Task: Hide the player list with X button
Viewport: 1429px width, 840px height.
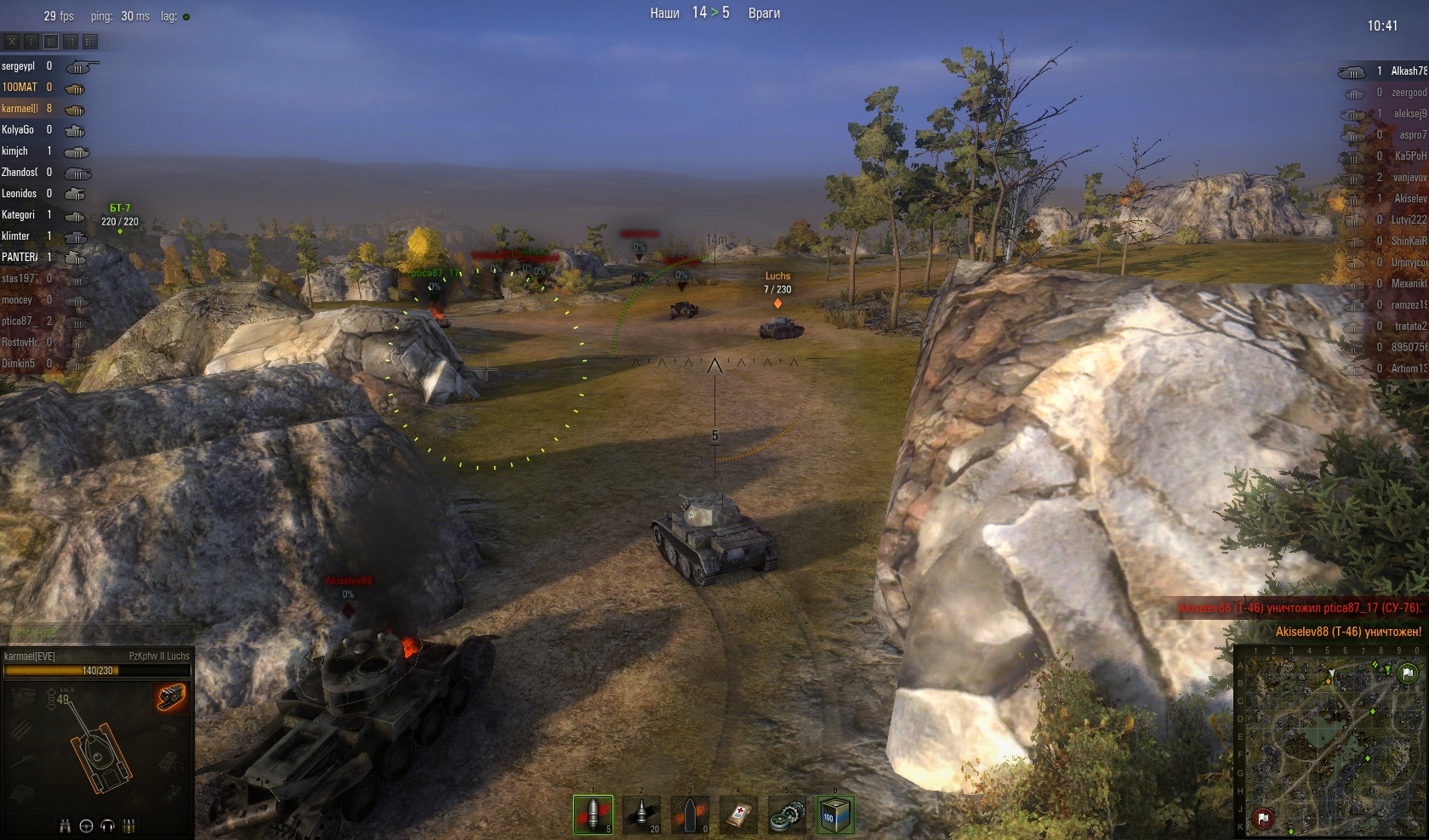Action: pos(12,41)
